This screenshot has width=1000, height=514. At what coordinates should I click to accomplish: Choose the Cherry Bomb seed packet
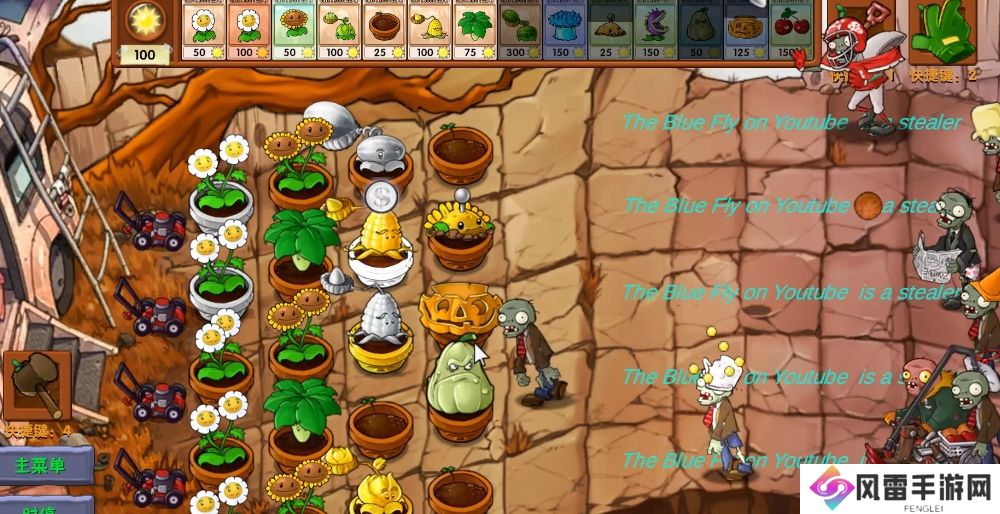[786, 30]
